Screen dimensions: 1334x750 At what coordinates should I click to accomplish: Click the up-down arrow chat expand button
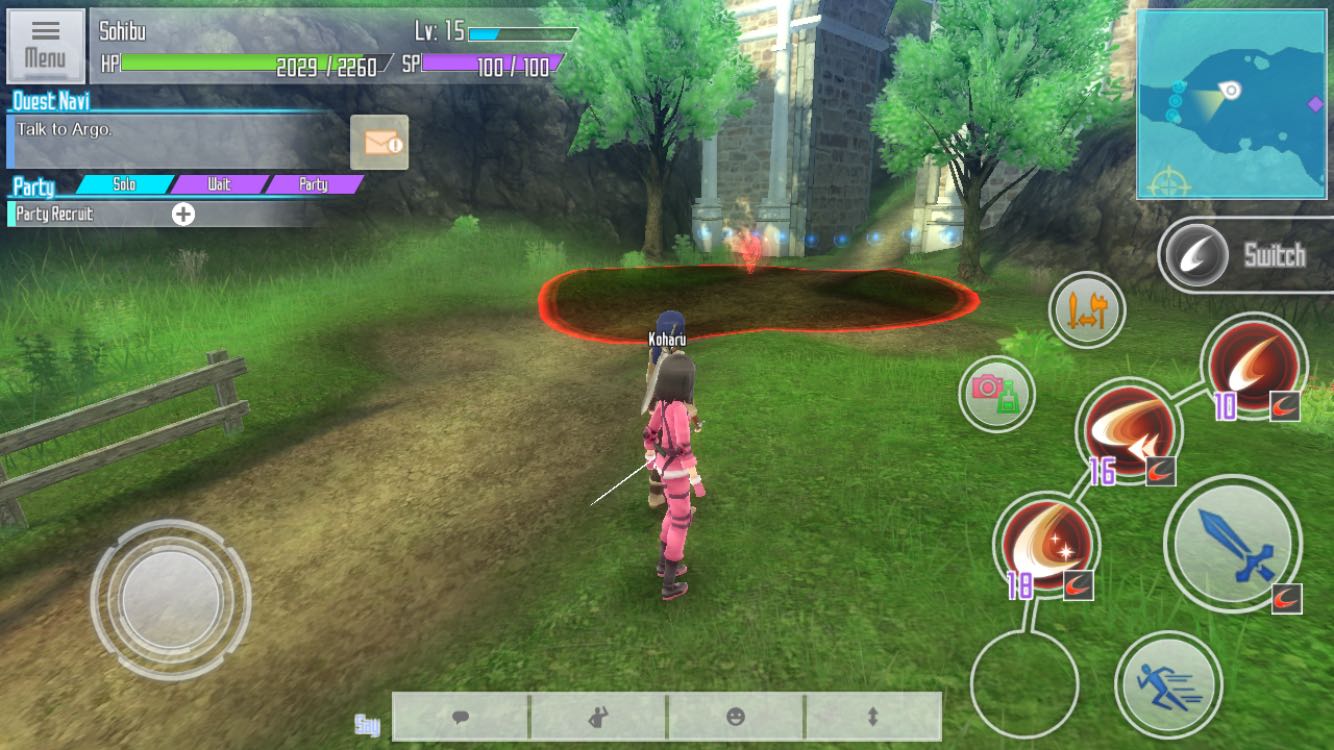872,717
